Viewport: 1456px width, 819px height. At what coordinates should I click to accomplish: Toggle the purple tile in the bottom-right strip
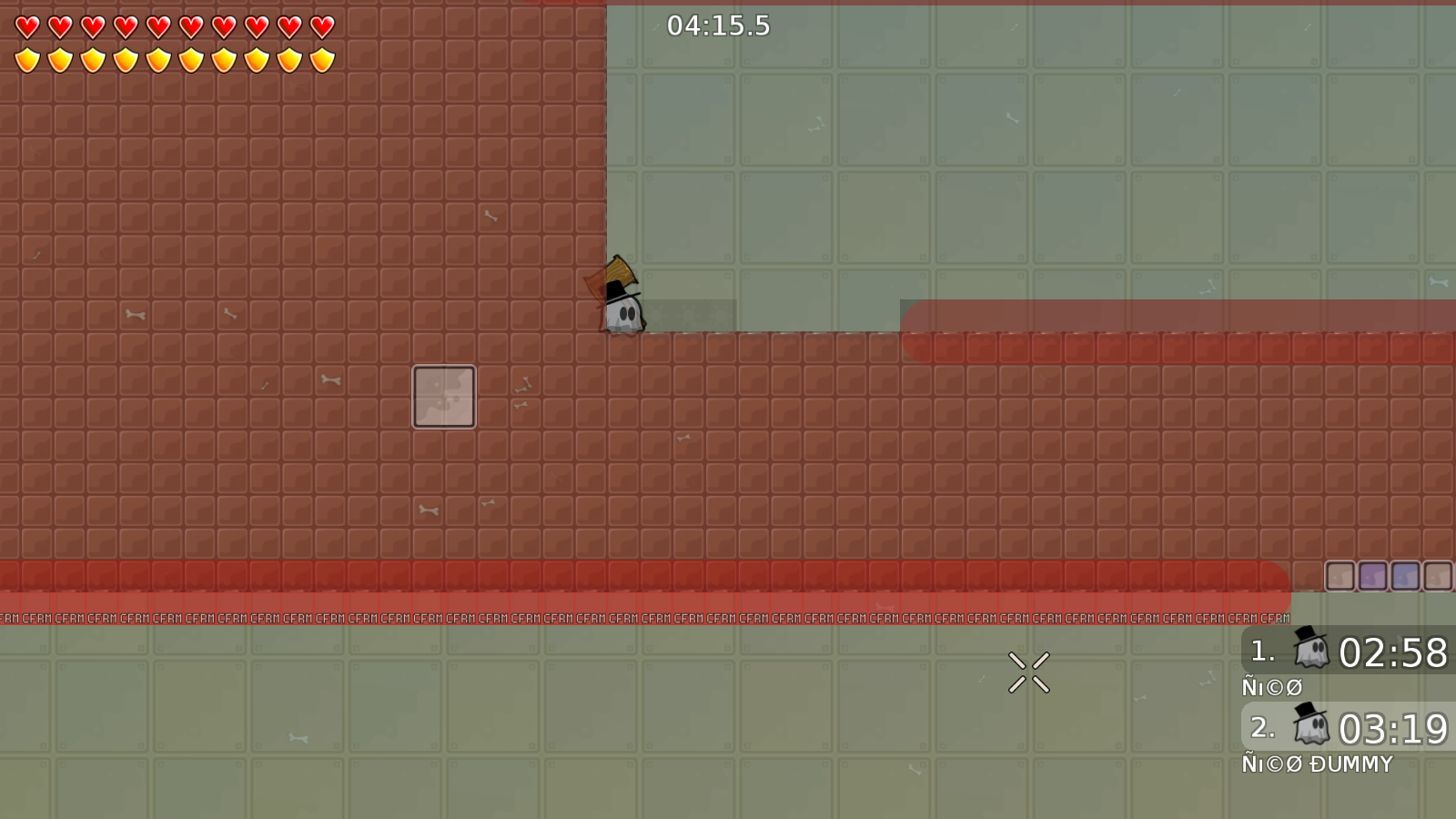1372,577
